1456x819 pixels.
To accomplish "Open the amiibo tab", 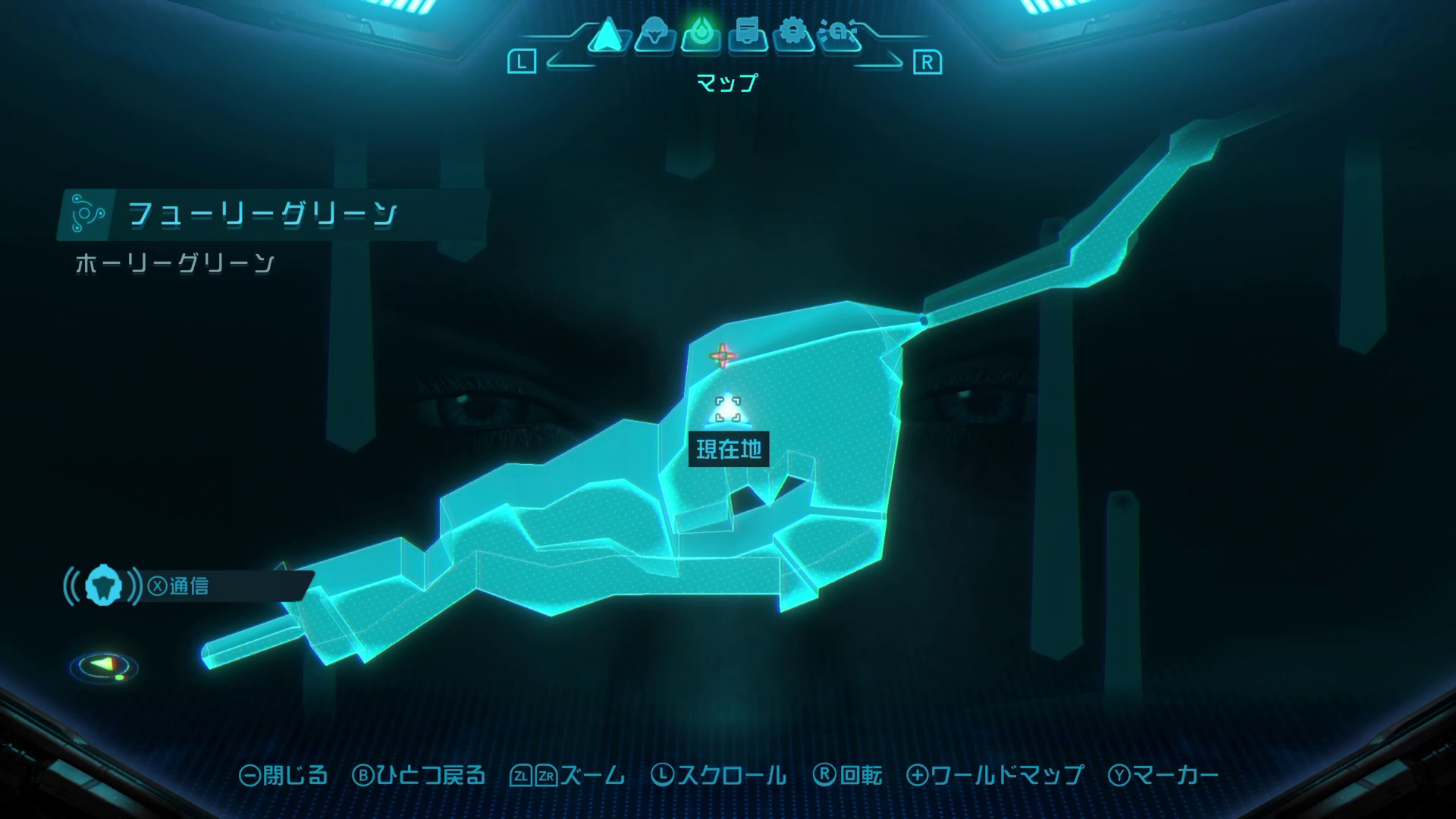I will (x=840, y=36).
